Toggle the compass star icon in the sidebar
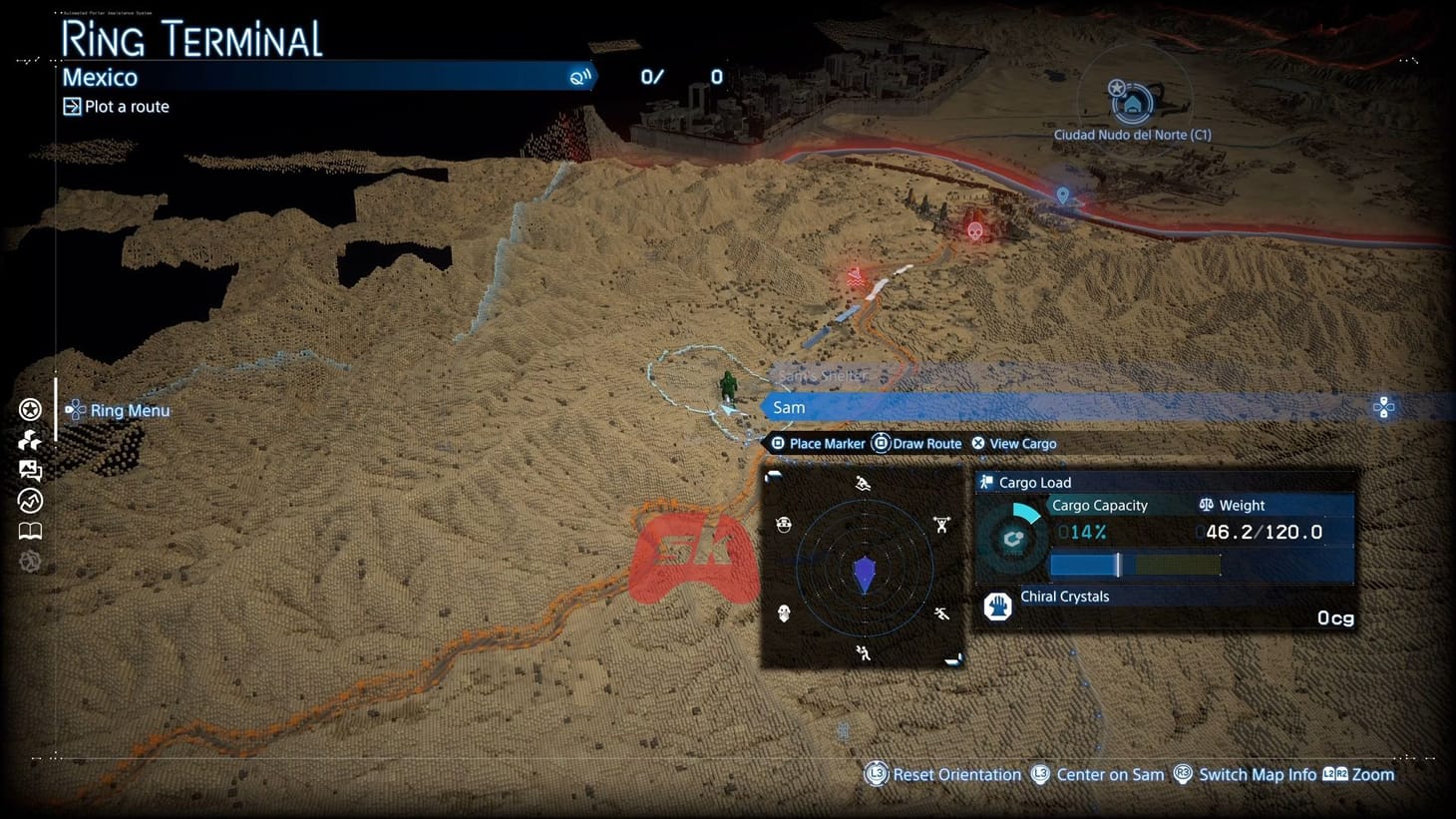The image size is (1456, 819). (x=30, y=409)
